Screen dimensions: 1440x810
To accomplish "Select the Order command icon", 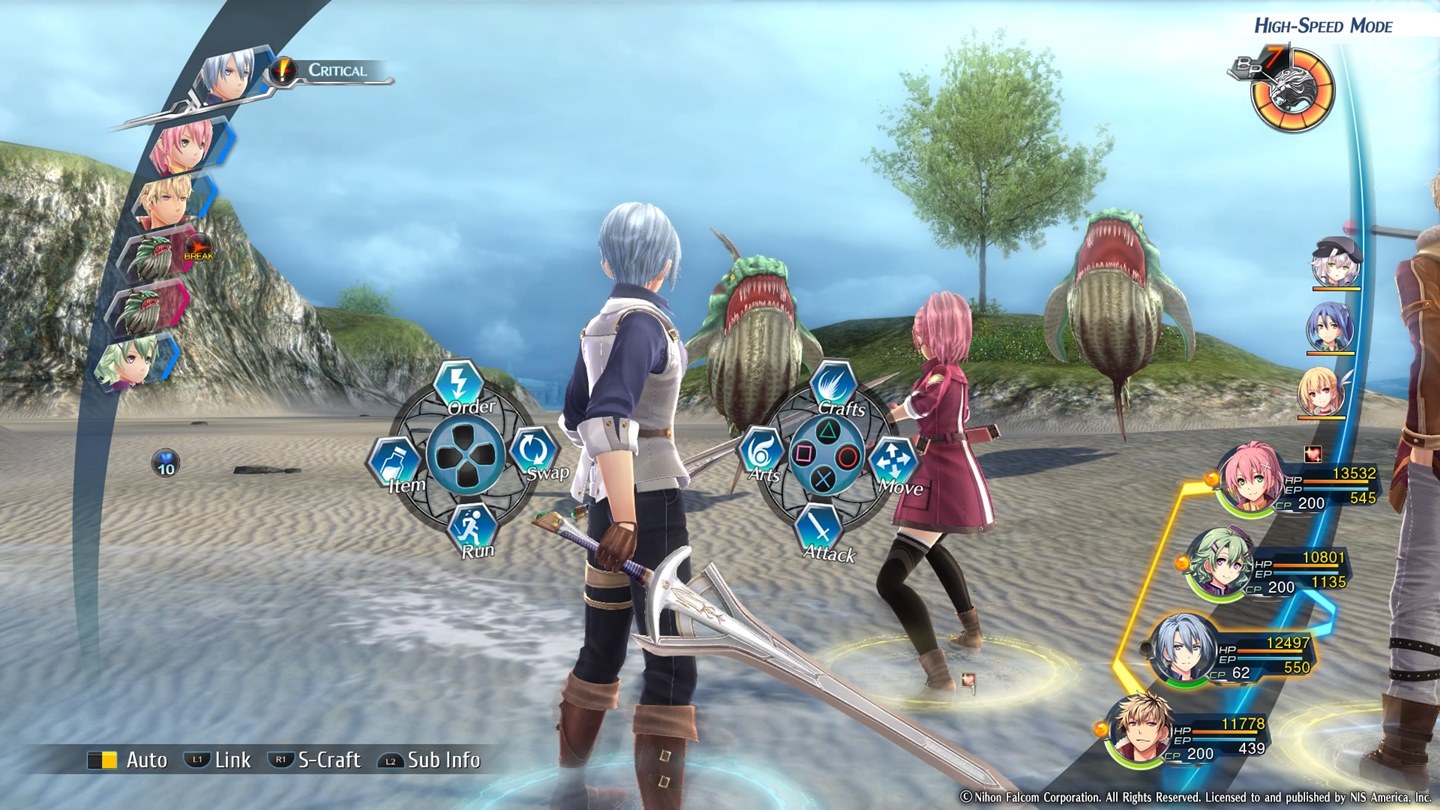I will [459, 385].
